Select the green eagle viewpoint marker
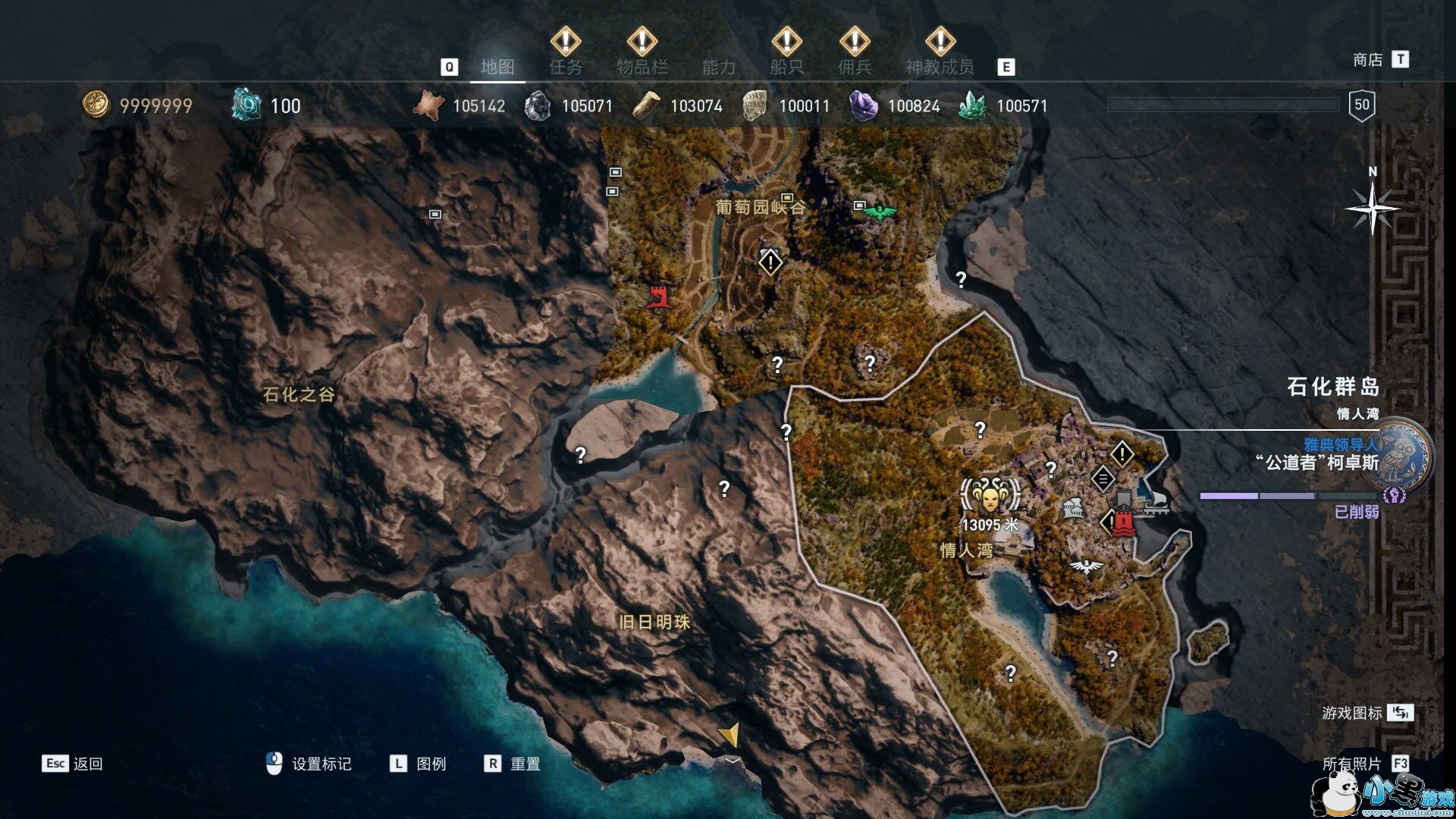Image resolution: width=1456 pixels, height=819 pixels. point(880,213)
